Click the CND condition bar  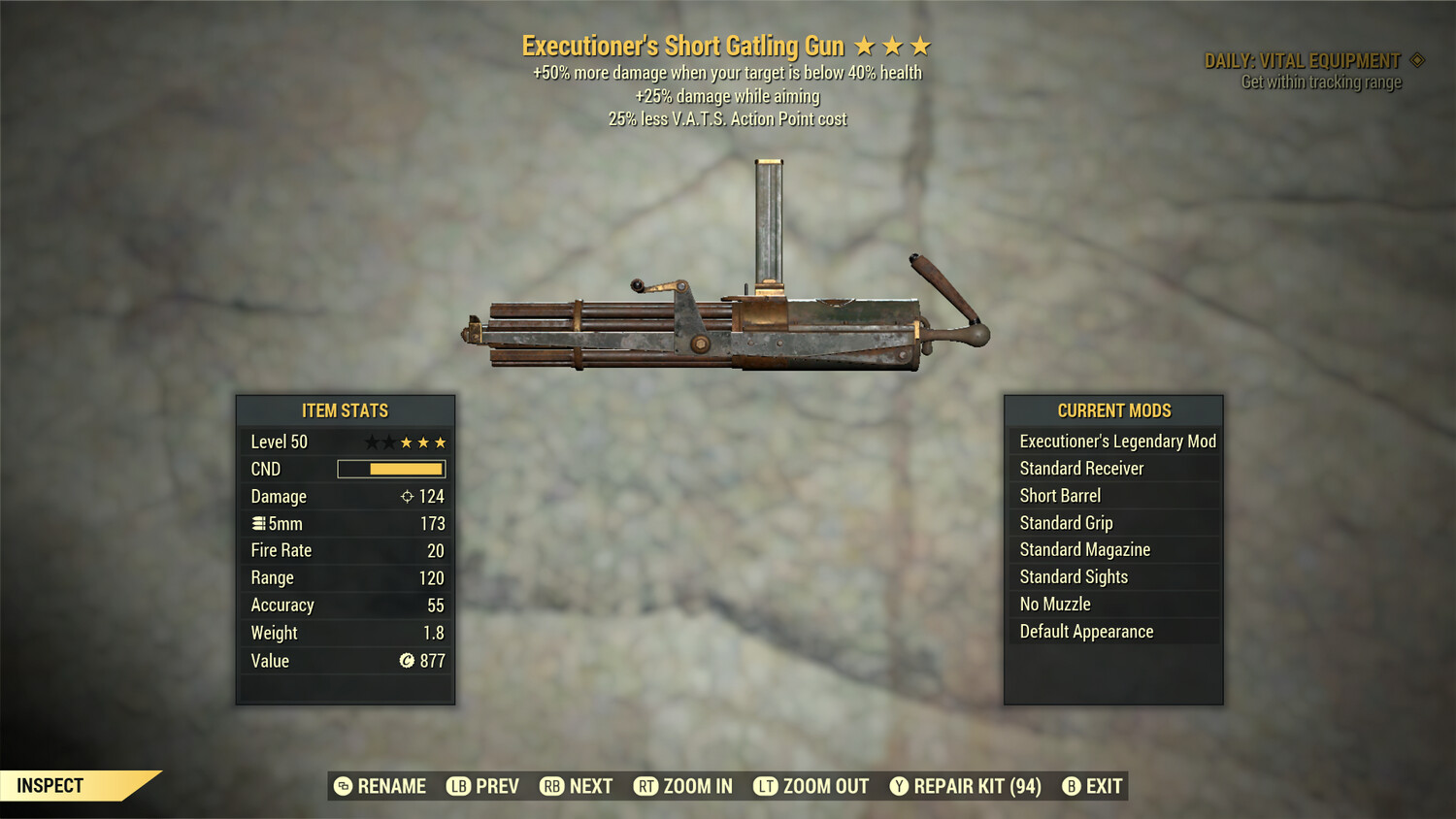click(x=390, y=469)
